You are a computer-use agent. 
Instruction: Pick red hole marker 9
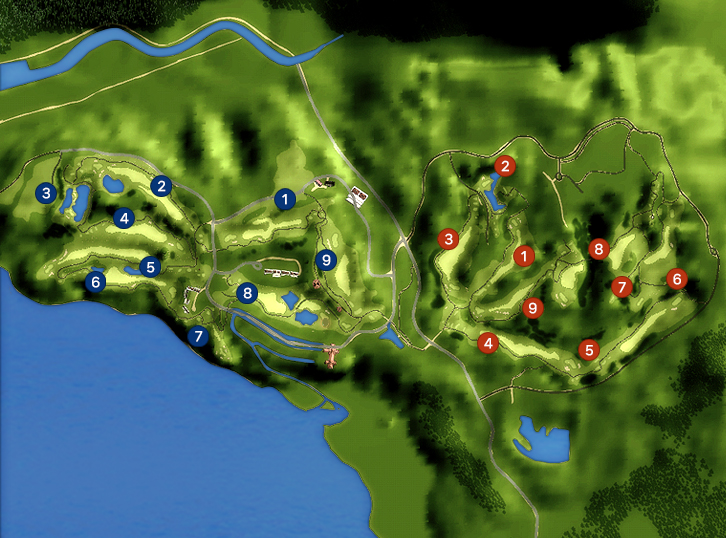(533, 308)
